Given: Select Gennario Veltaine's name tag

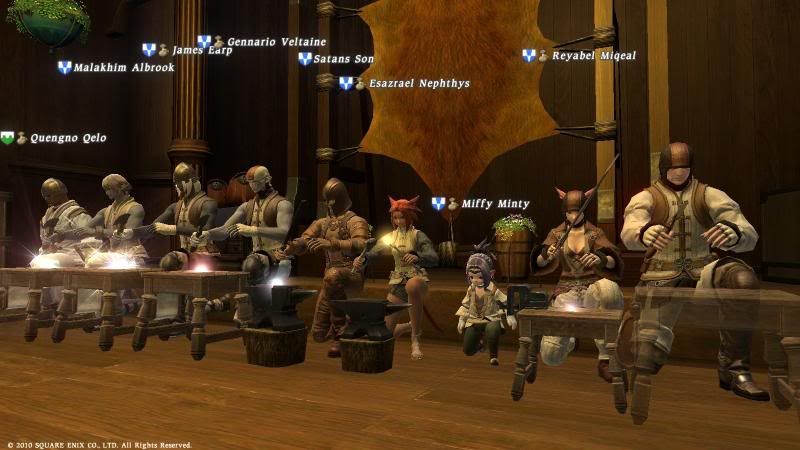Looking at the screenshot, I should point(275,42).
